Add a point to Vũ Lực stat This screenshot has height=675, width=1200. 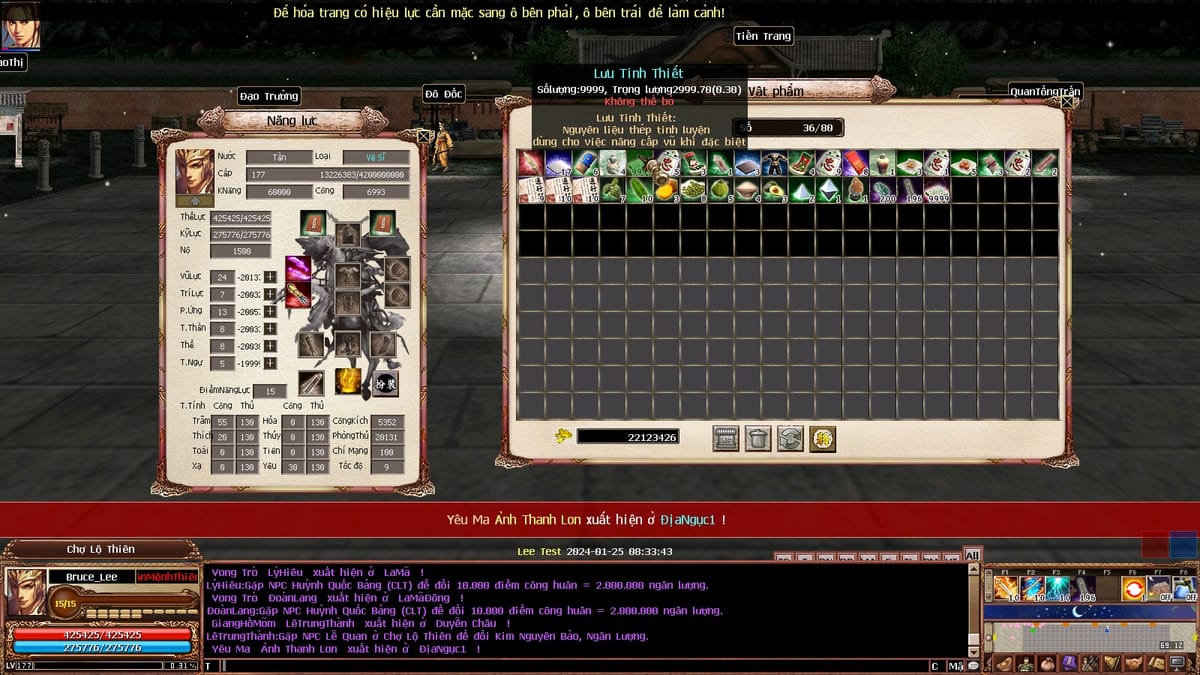pos(270,277)
